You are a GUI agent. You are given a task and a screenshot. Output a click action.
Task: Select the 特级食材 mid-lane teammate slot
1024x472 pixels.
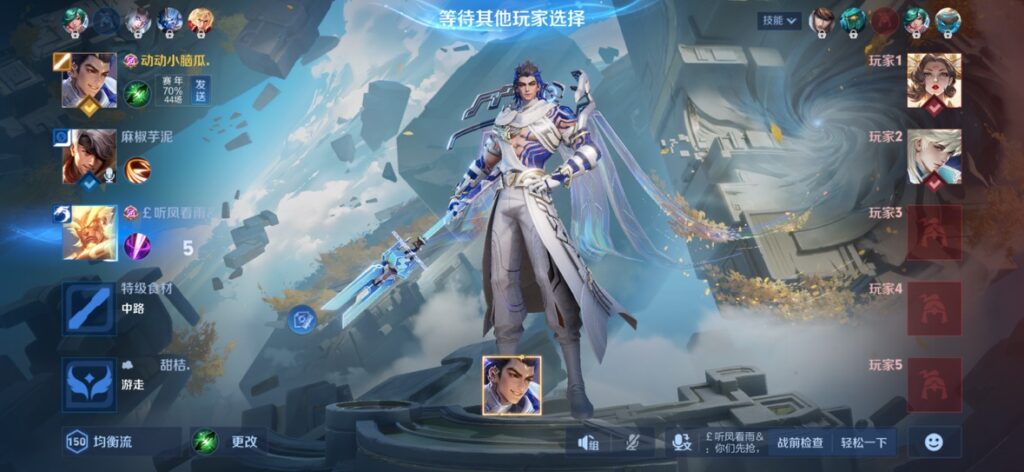pyautogui.click(x=89, y=307)
